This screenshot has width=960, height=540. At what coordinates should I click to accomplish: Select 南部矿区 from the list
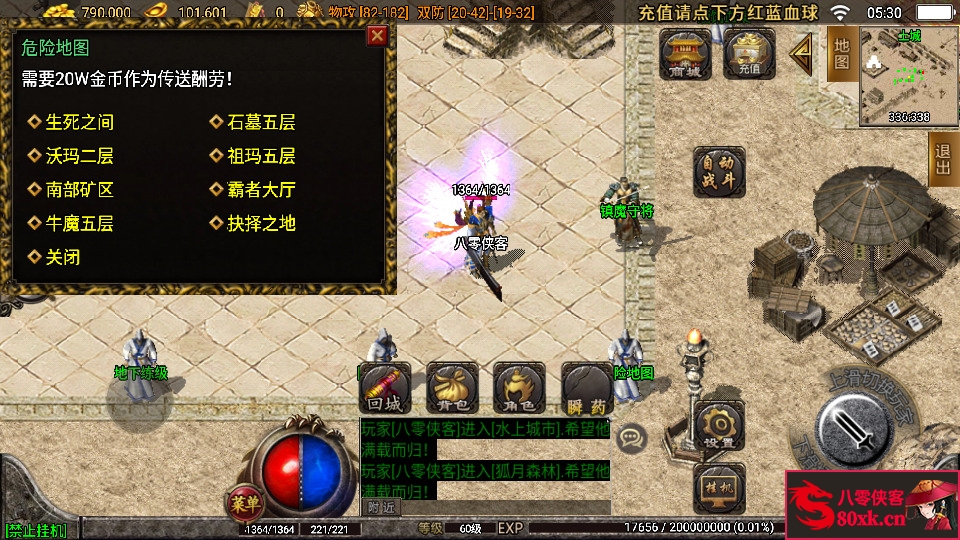(x=79, y=190)
